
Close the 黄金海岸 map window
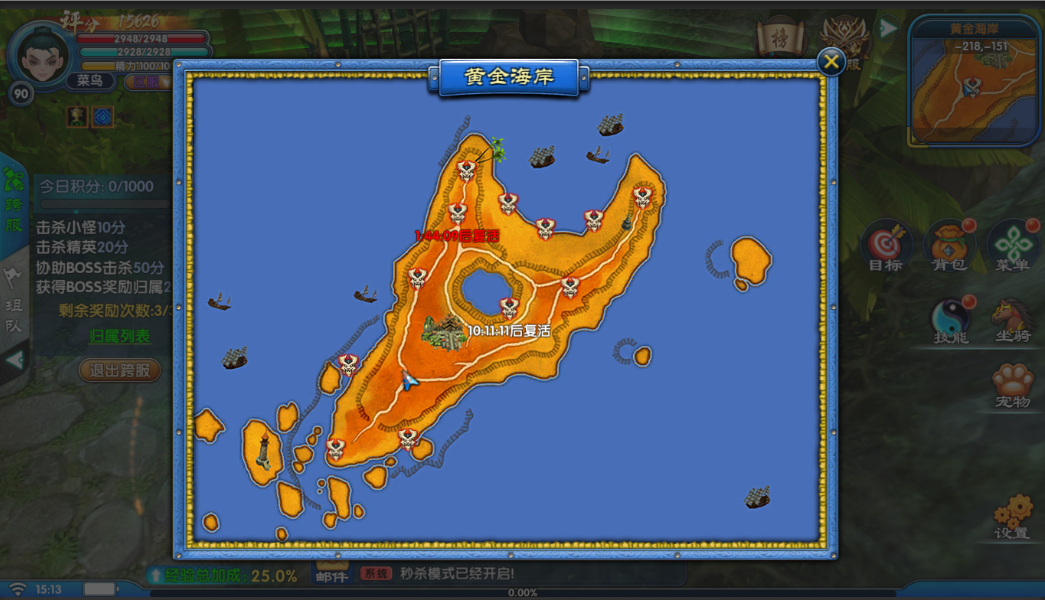831,62
